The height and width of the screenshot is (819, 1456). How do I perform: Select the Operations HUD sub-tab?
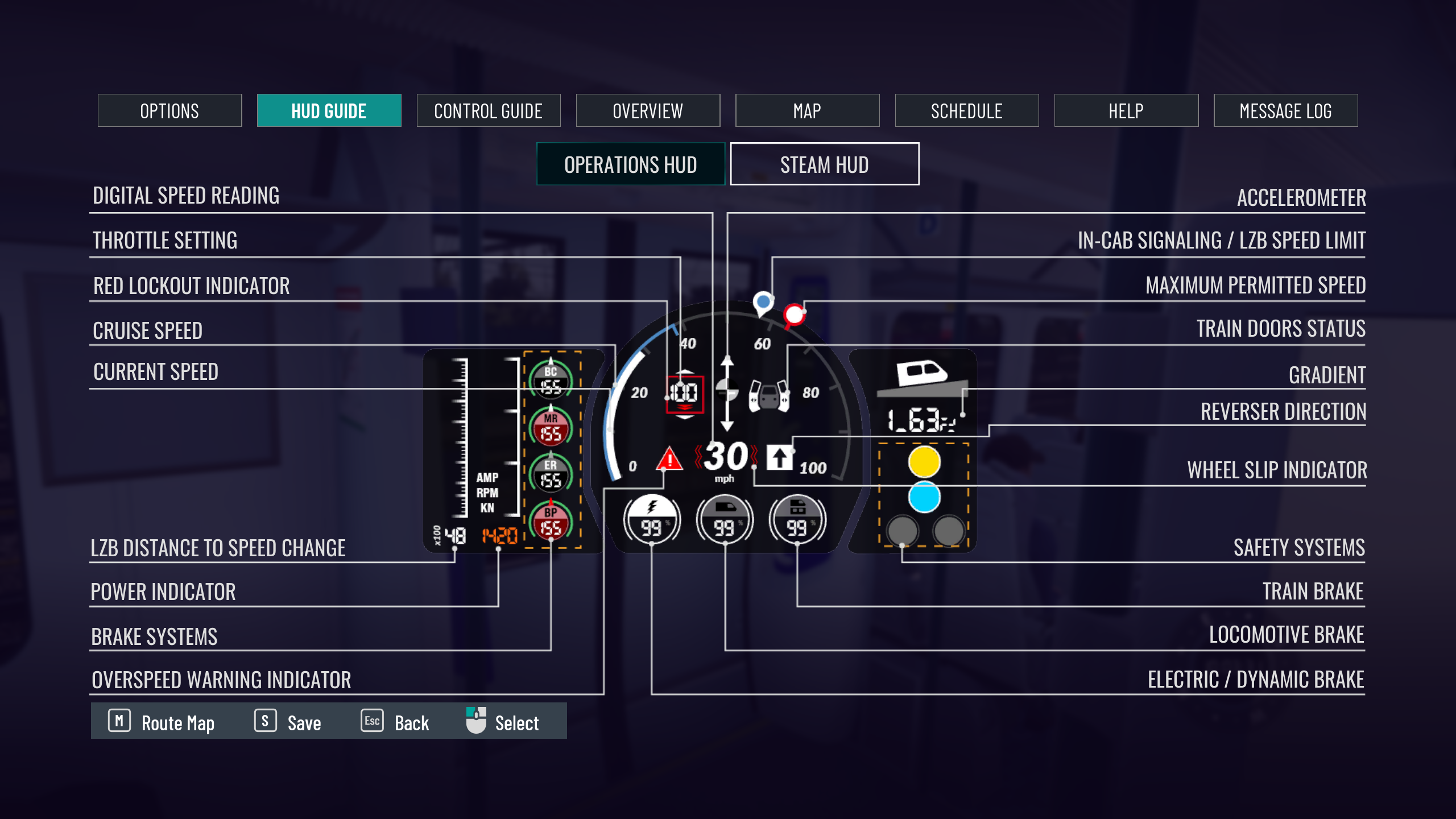[x=631, y=164]
